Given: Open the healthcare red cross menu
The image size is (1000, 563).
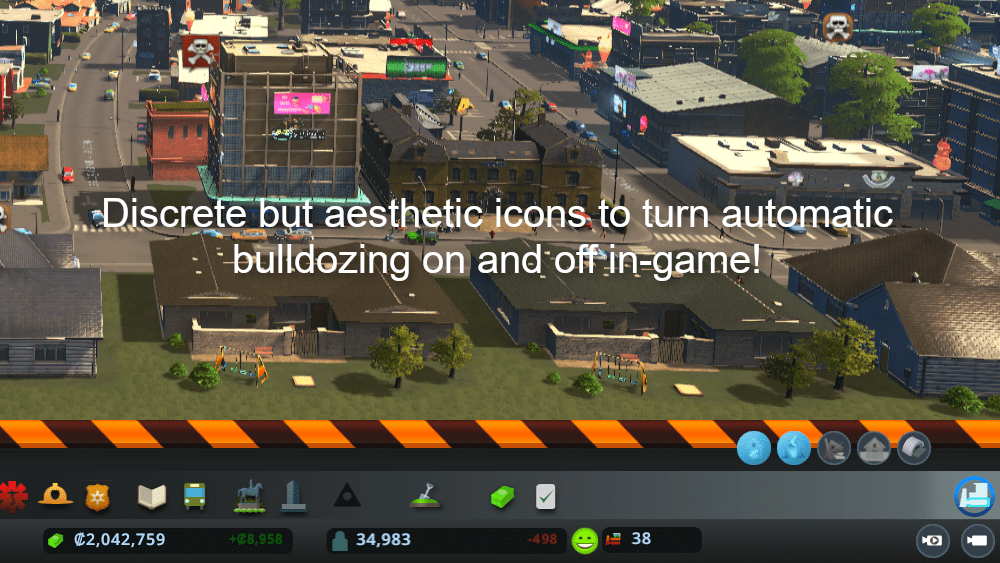Looking at the screenshot, I should pos(11,495).
